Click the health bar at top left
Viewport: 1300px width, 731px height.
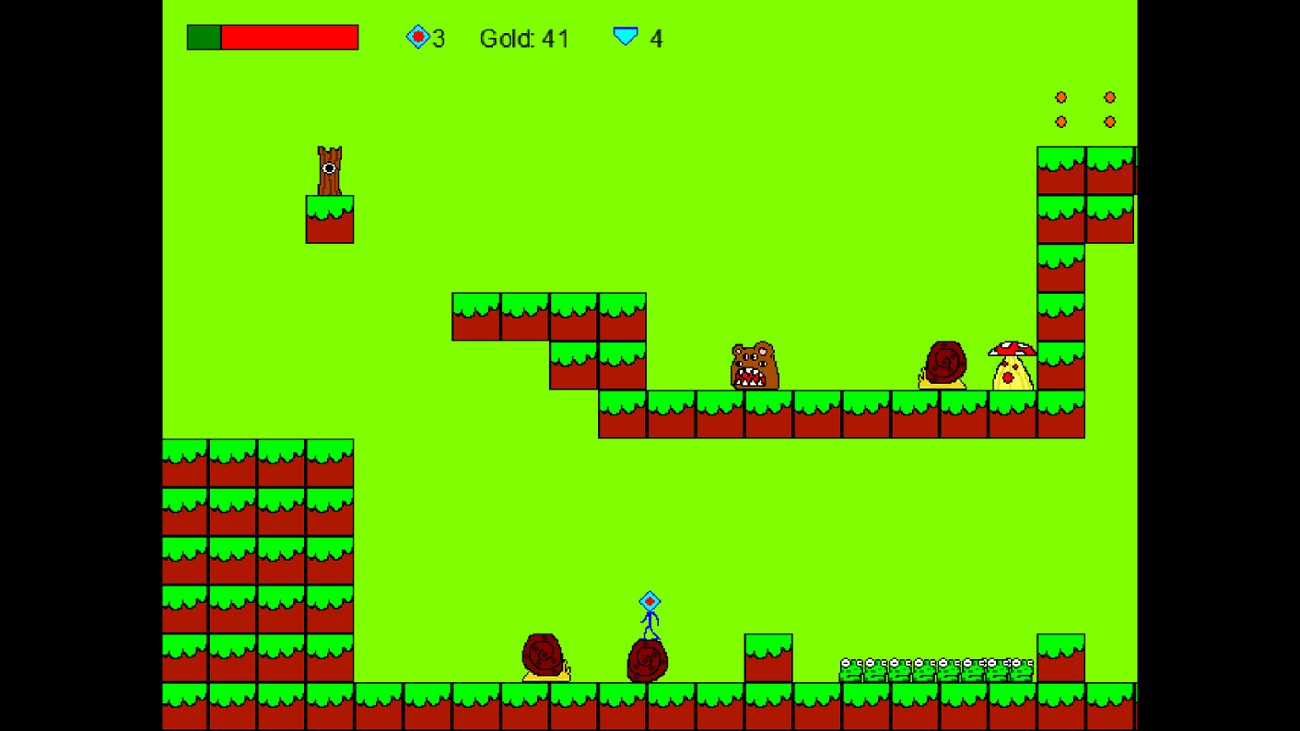(272, 39)
